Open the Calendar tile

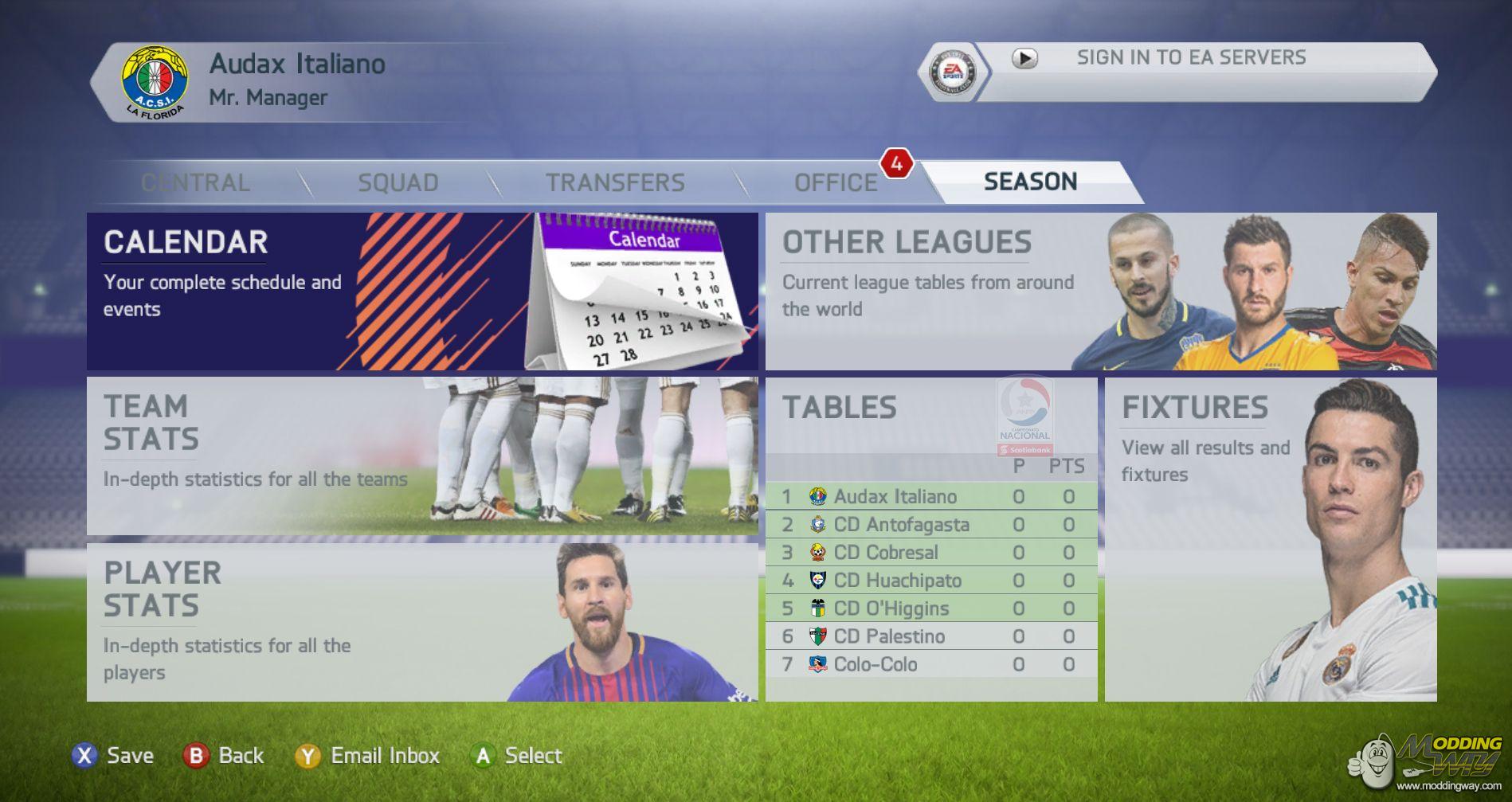click(x=422, y=291)
